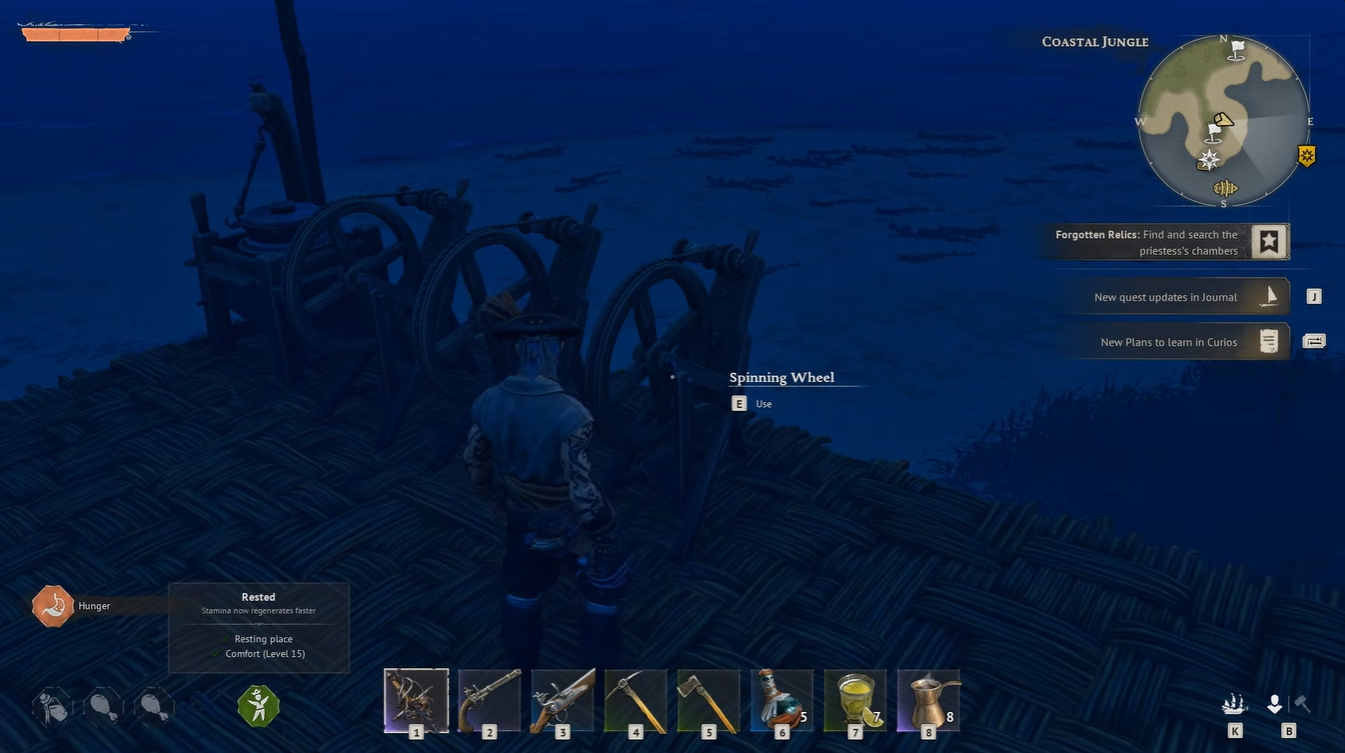Use the round potion flask slot

pos(782,700)
